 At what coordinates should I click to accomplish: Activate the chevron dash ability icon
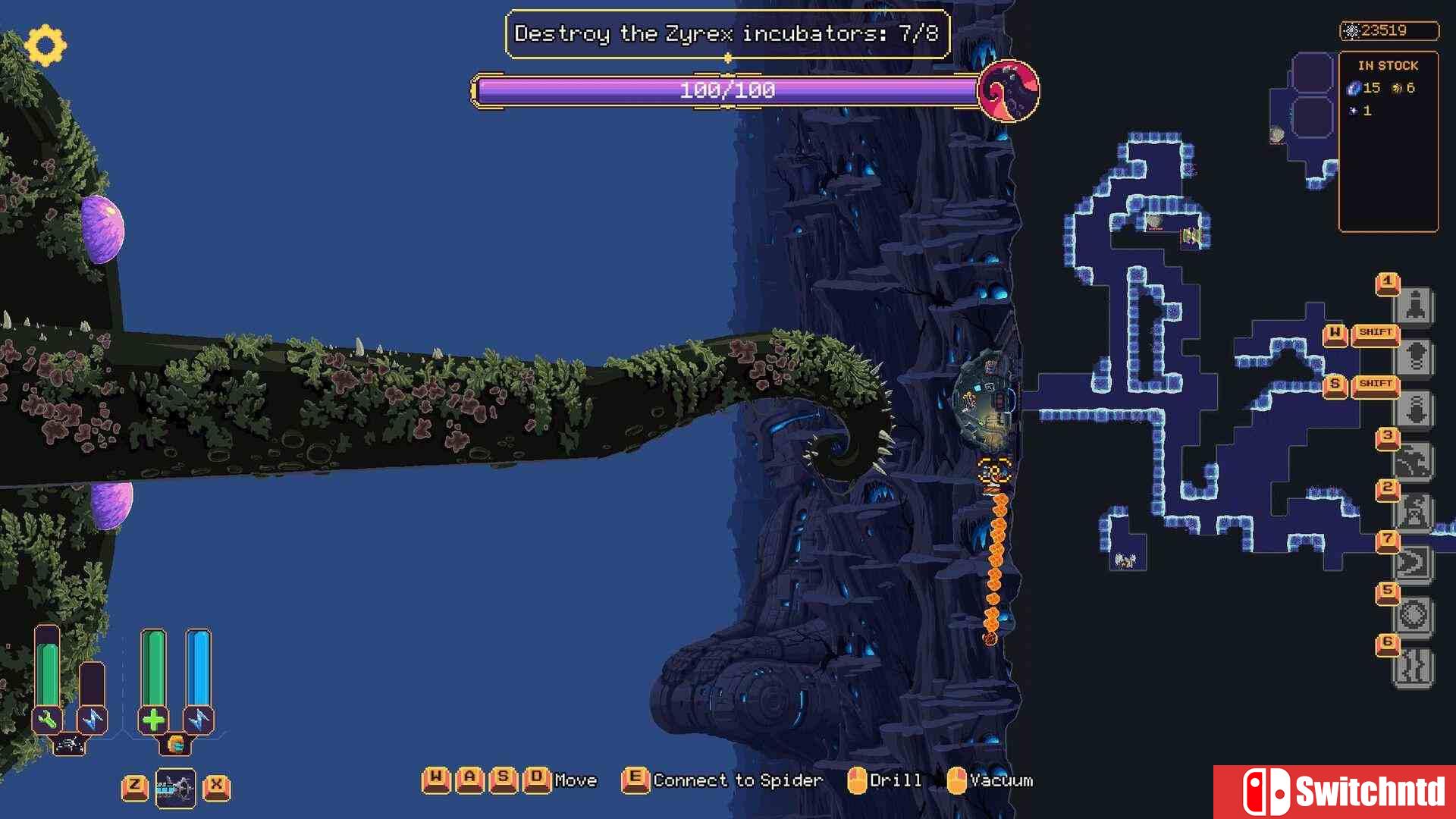[x=1414, y=563]
